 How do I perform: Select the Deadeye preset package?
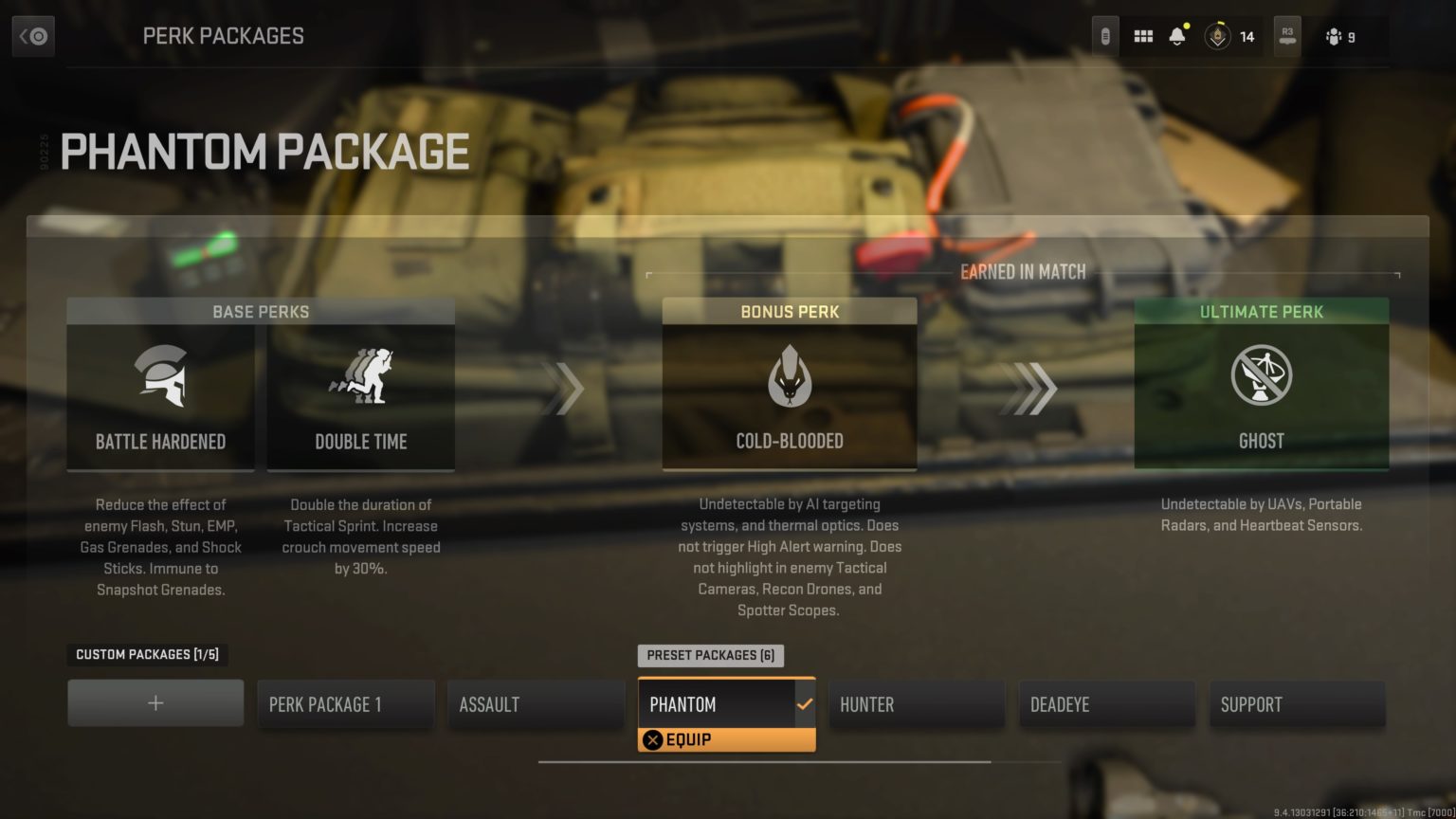point(1106,704)
